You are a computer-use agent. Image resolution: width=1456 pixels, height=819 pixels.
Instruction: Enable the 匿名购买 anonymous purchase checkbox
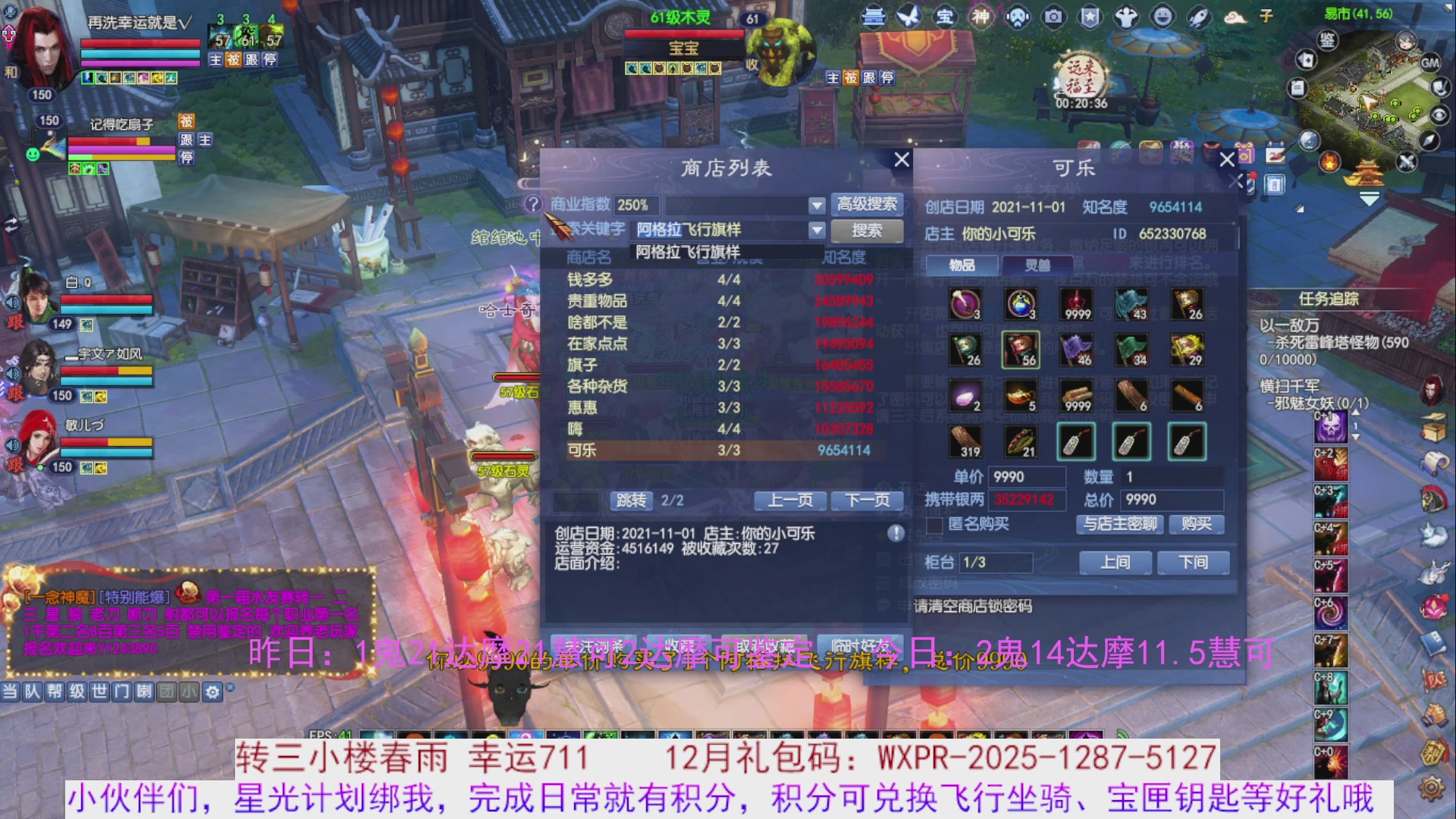pos(934,526)
